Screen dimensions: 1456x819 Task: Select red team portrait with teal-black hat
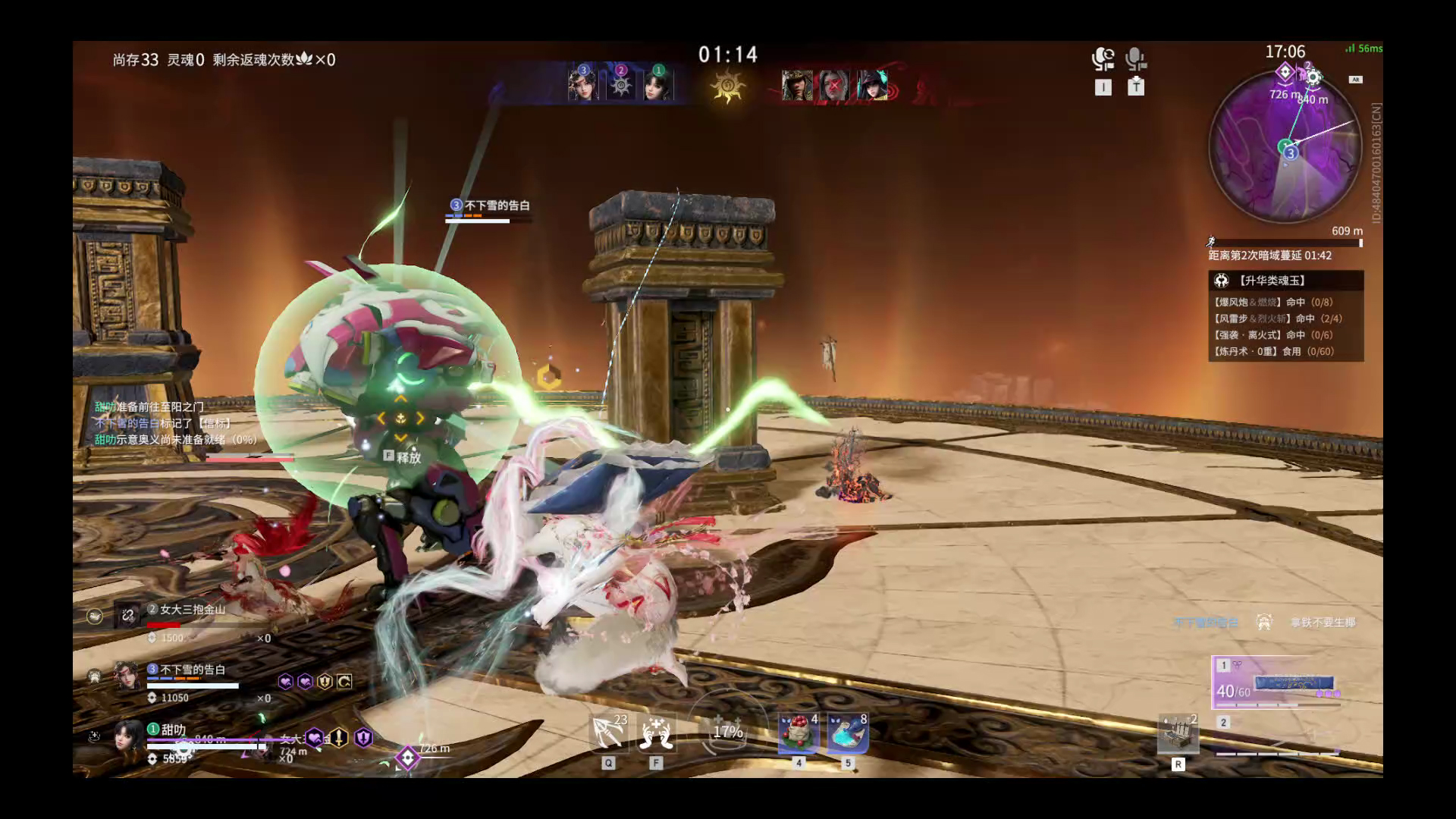click(872, 86)
